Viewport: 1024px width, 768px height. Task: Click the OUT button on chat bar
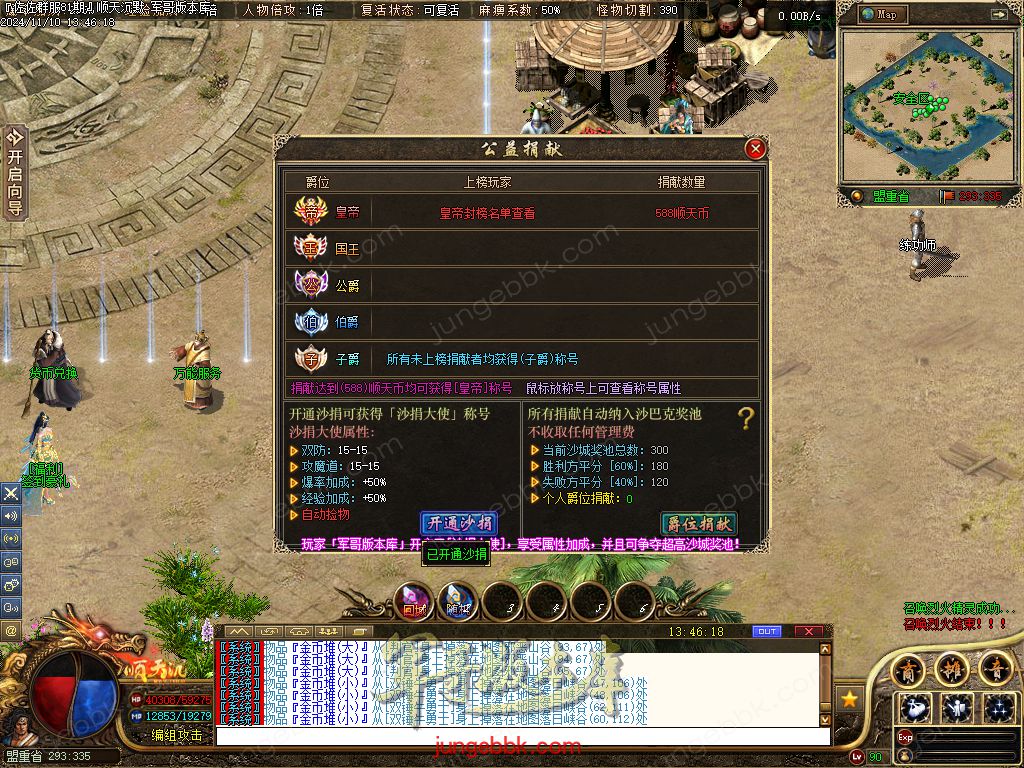tap(767, 632)
